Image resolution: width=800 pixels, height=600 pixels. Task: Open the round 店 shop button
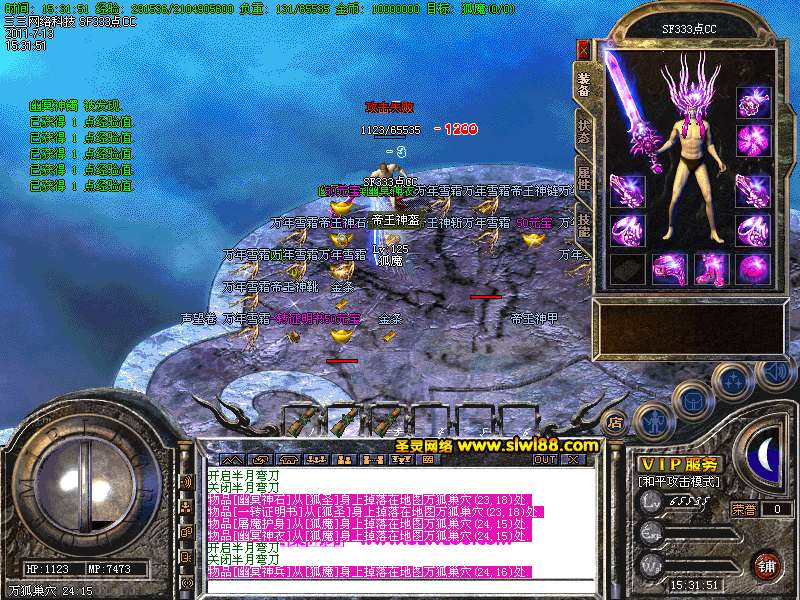pyautogui.click(x=615, y=421)
